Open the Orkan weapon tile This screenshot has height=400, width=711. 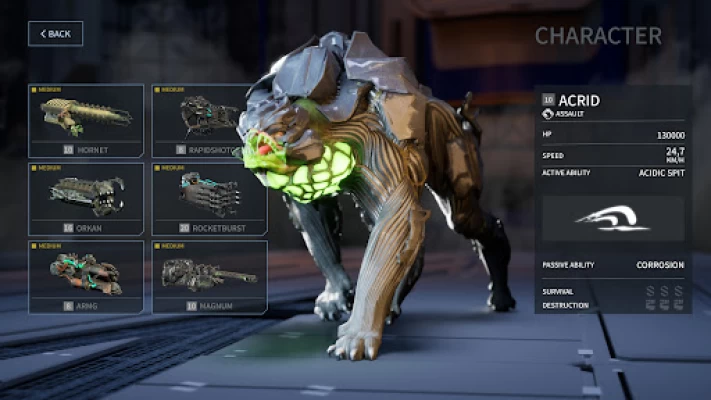click(x=86, y=198)
